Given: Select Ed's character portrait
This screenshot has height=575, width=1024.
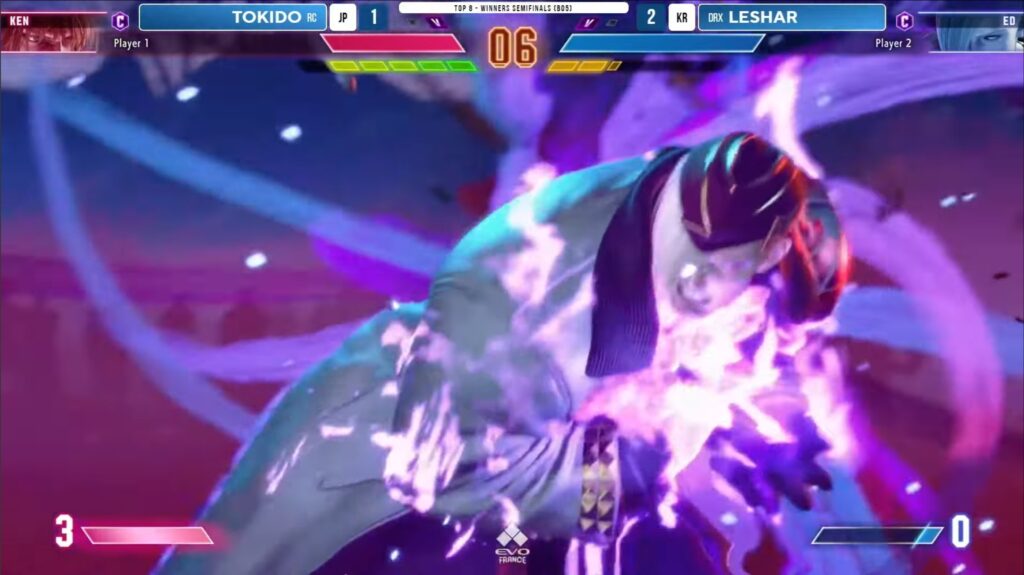Looking at the screenshot, I should (975, 32).
